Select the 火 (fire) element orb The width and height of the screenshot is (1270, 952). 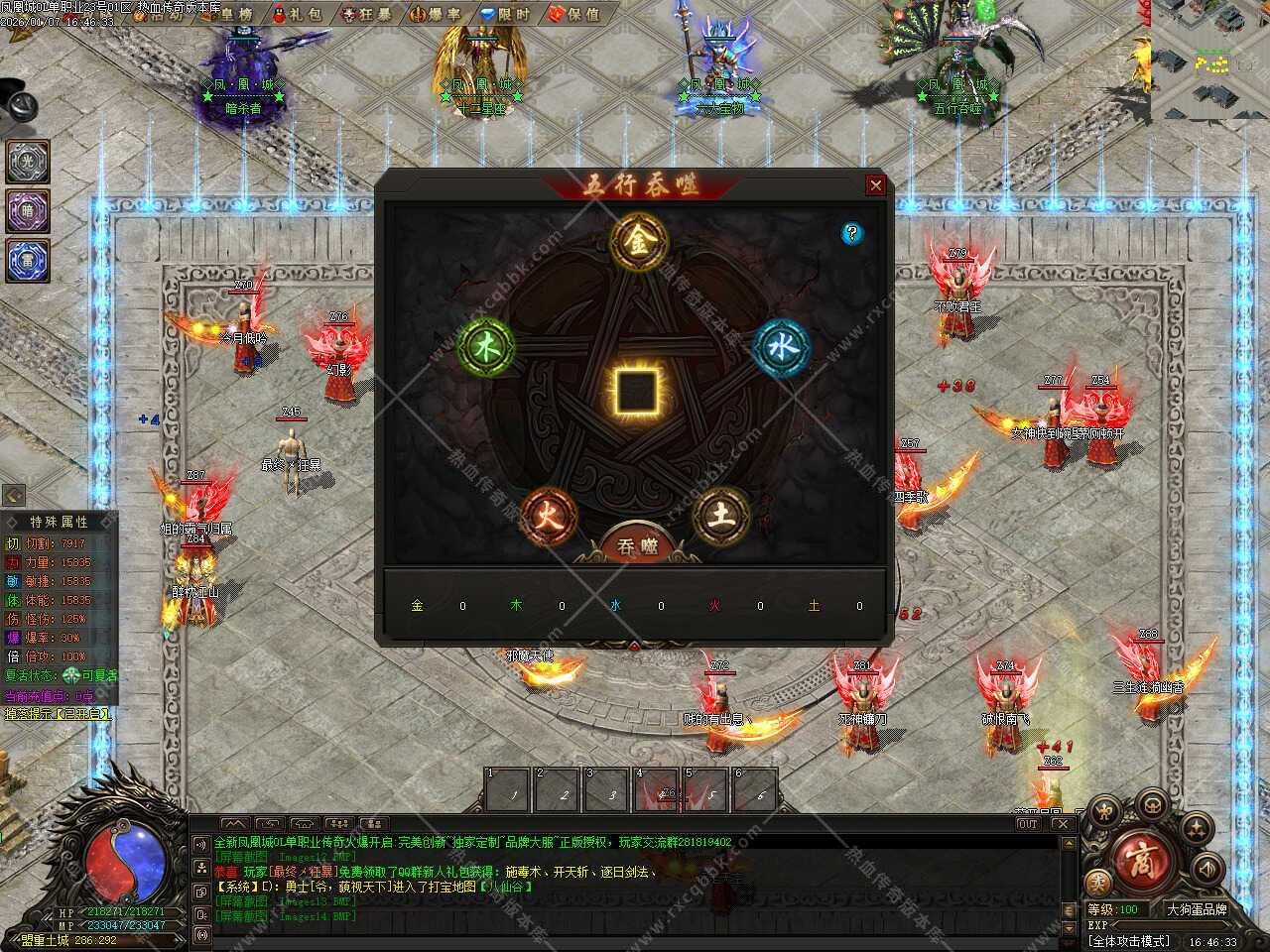549,515
